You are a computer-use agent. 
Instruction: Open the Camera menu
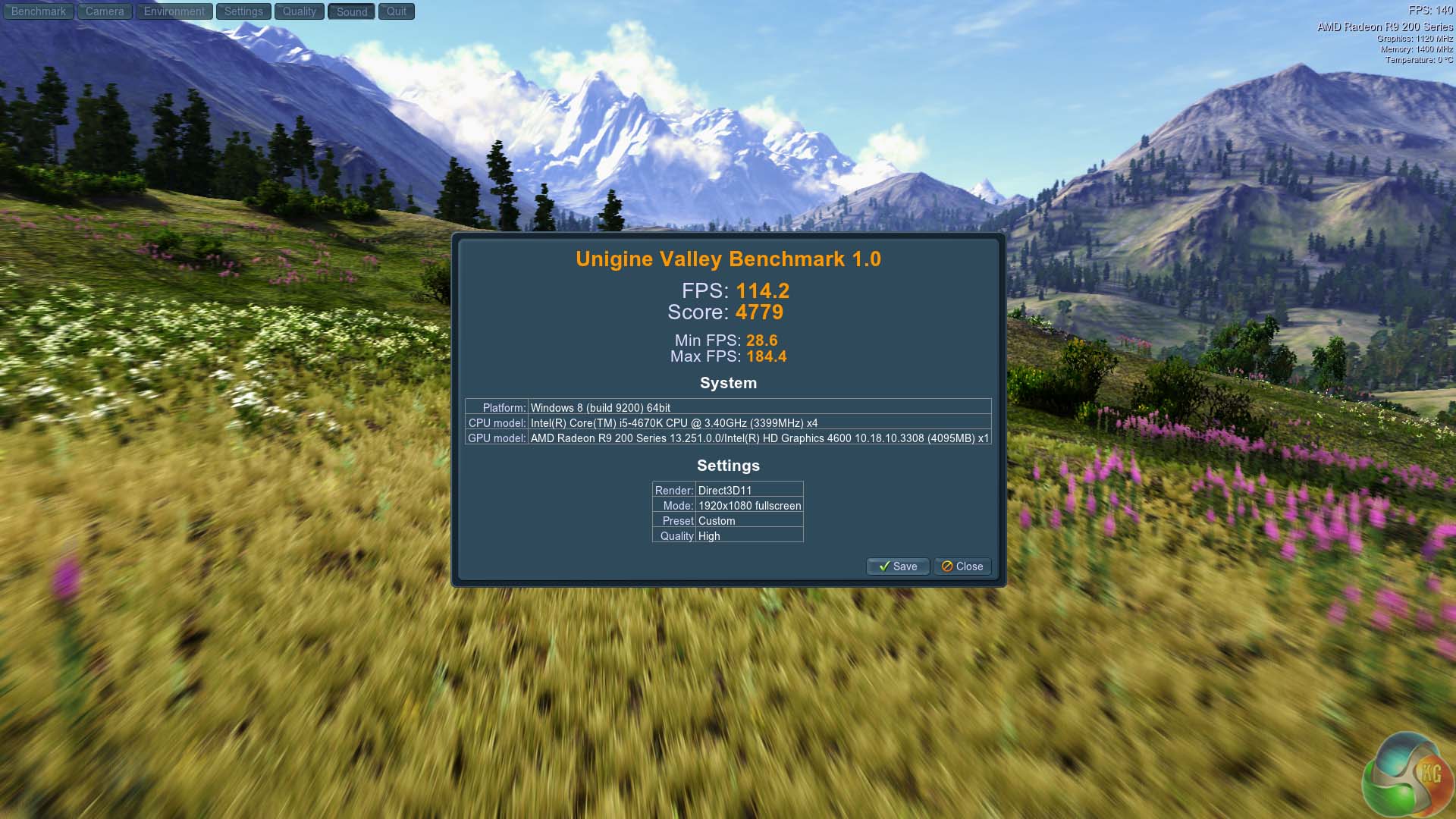pos(105,11)
